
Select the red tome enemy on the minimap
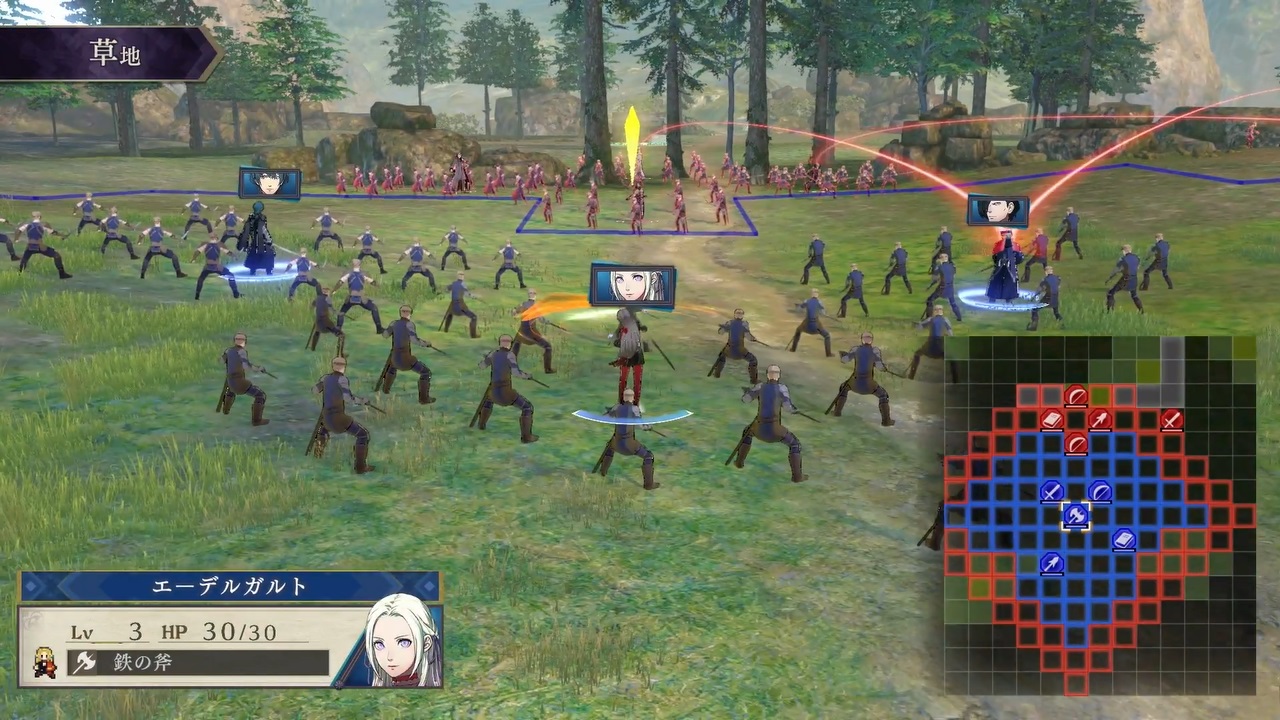point(1051,420)
